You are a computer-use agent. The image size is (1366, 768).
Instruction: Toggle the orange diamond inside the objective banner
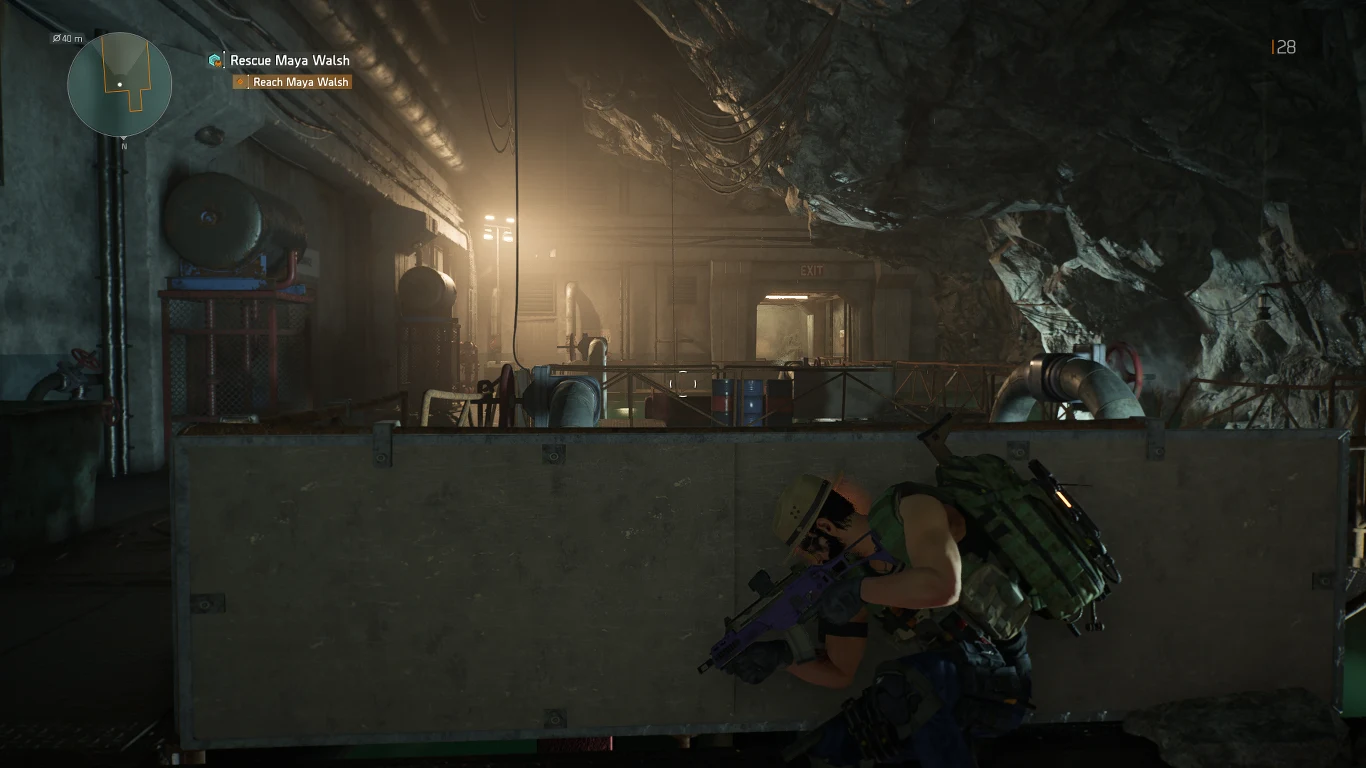[x=240, y=82]
